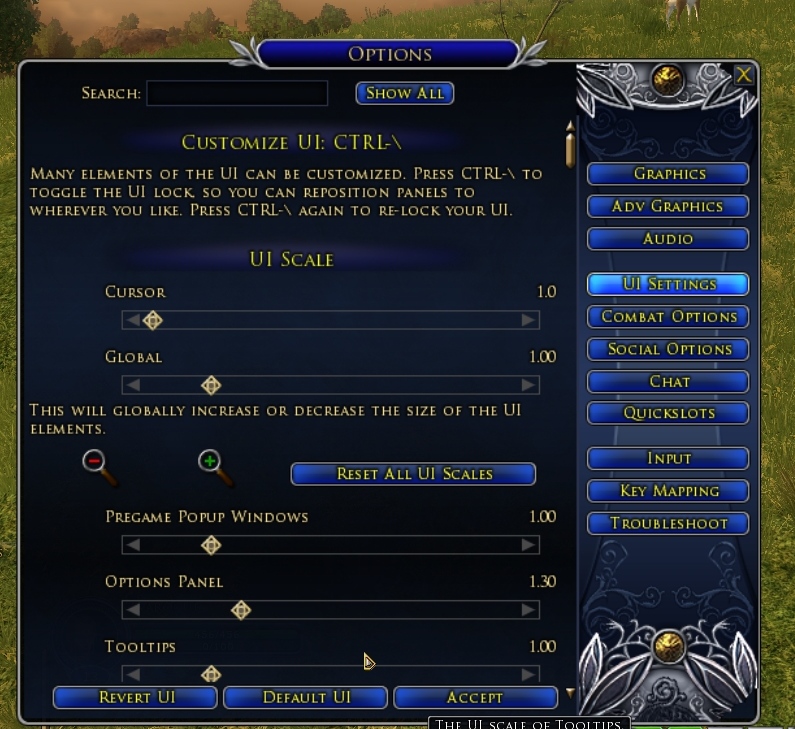Open the Quickslots settings
This screenshot has height=729, width=795.
668,413
